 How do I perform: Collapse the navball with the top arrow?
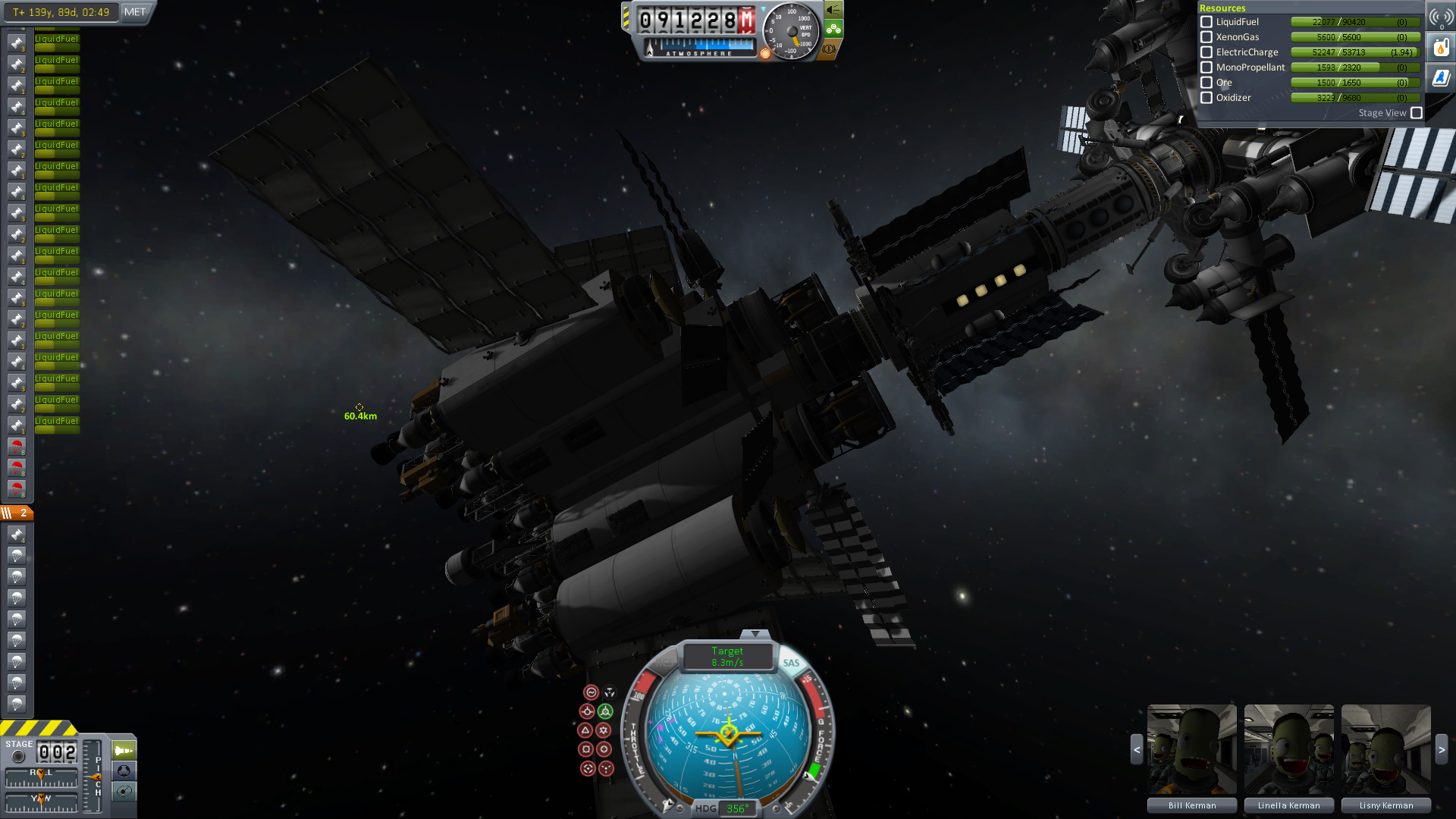point(755,634)
